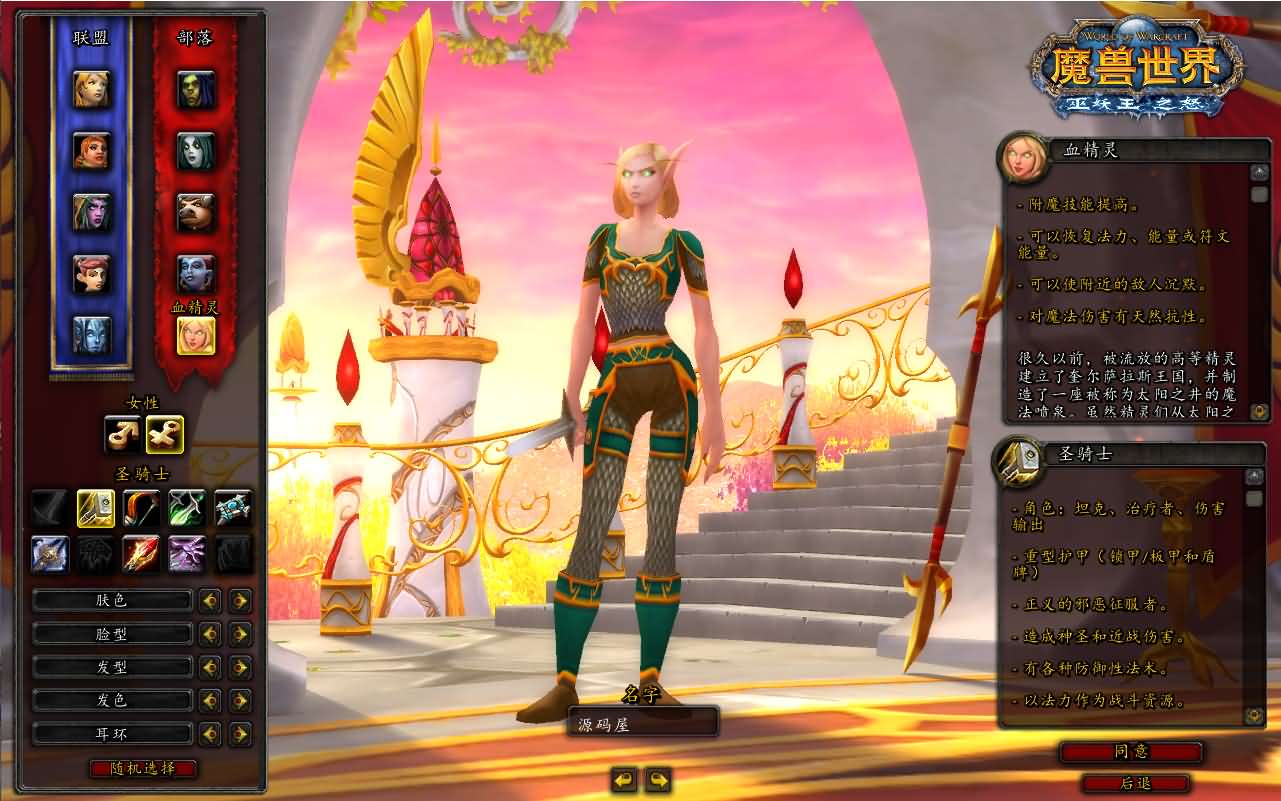Choose the Night Elf race
Viewport: 1281px width, 801px height.
click(92, 212)
